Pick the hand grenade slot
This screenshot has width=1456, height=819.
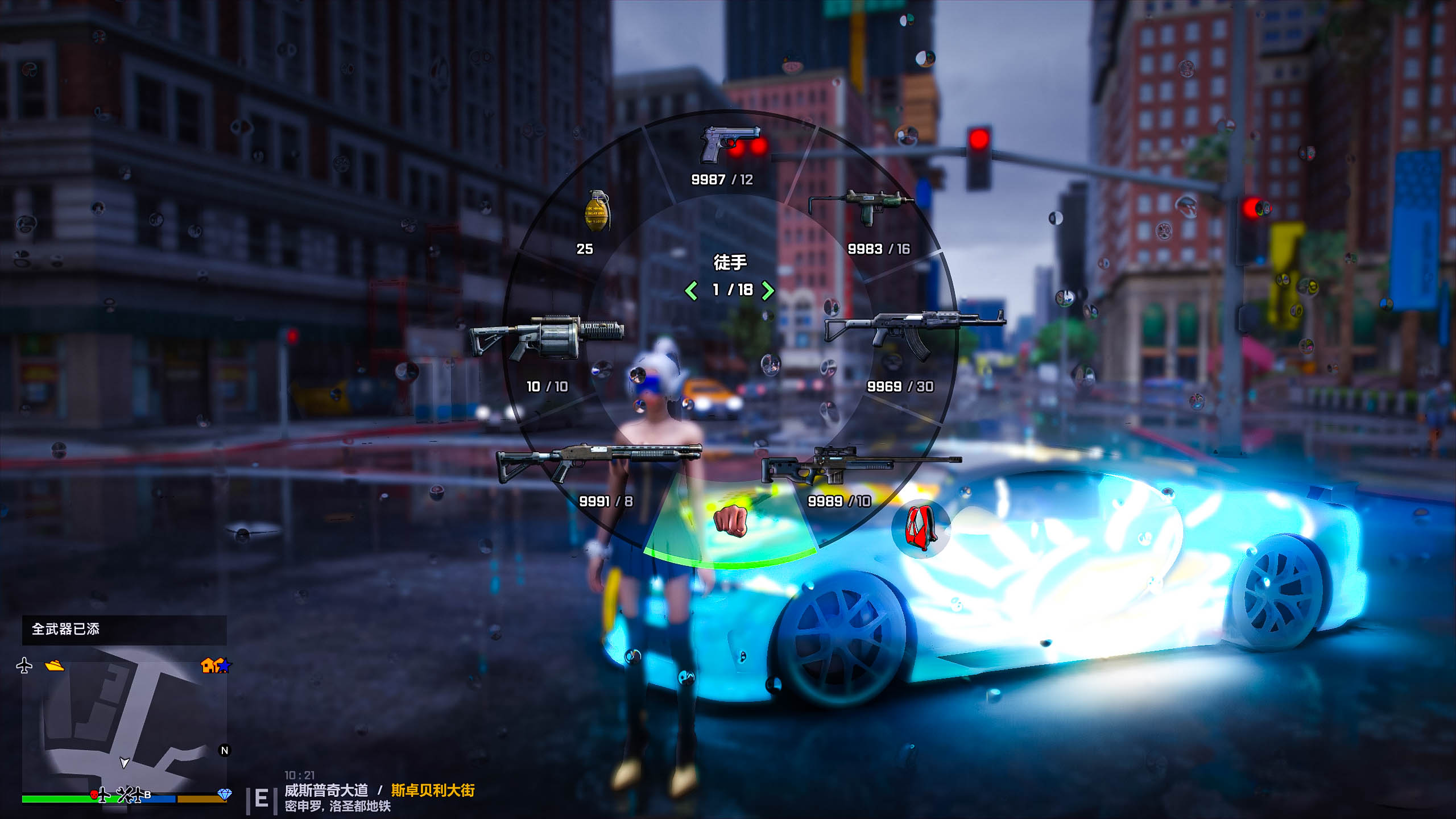[x=597, y=211]
